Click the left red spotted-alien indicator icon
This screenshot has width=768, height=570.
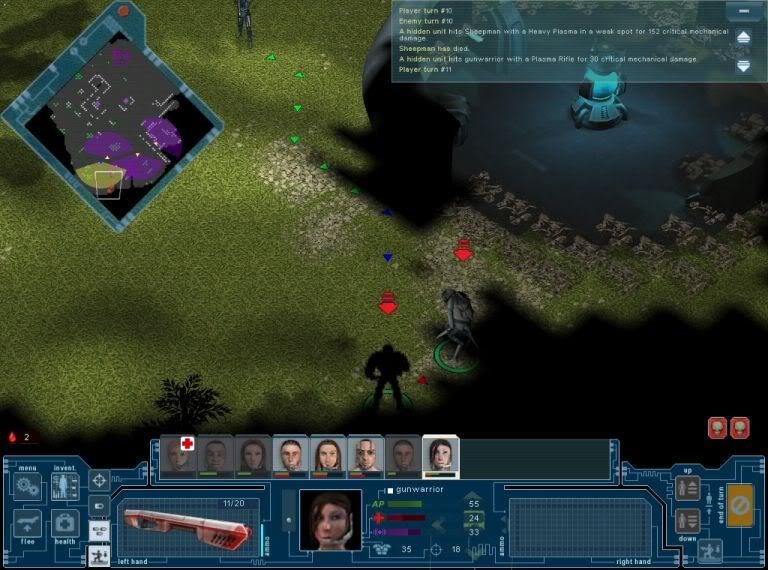(x=718, y=428)
